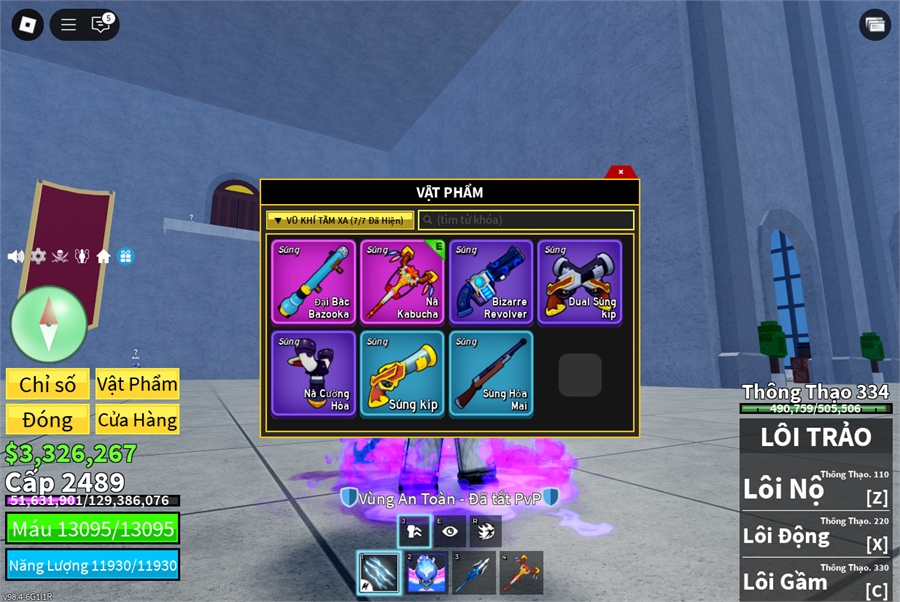This screenshot has width=900, height=602.
Task: Click the blue gift box icon
Action: pyautogui.click(x=125, y=256)
